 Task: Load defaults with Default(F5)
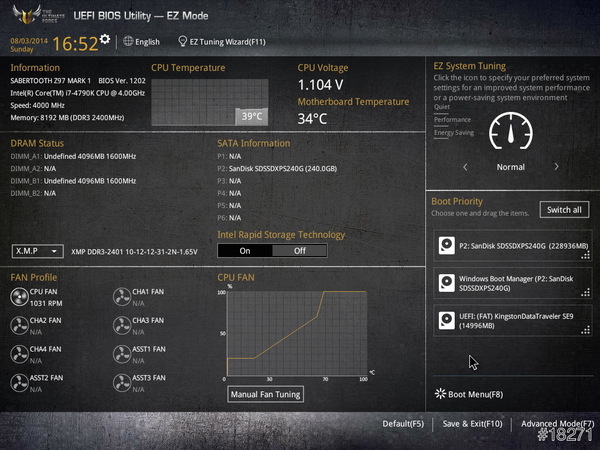(403, 424)
